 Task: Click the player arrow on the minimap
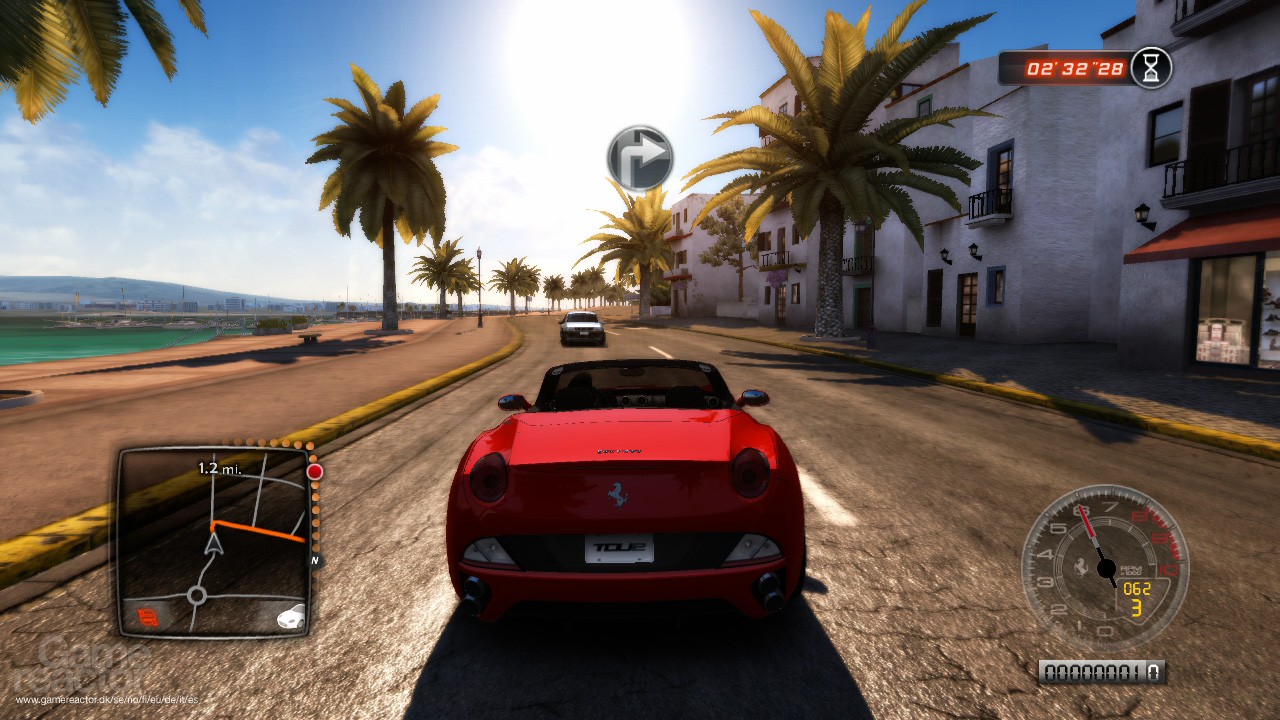pos(213,544)
